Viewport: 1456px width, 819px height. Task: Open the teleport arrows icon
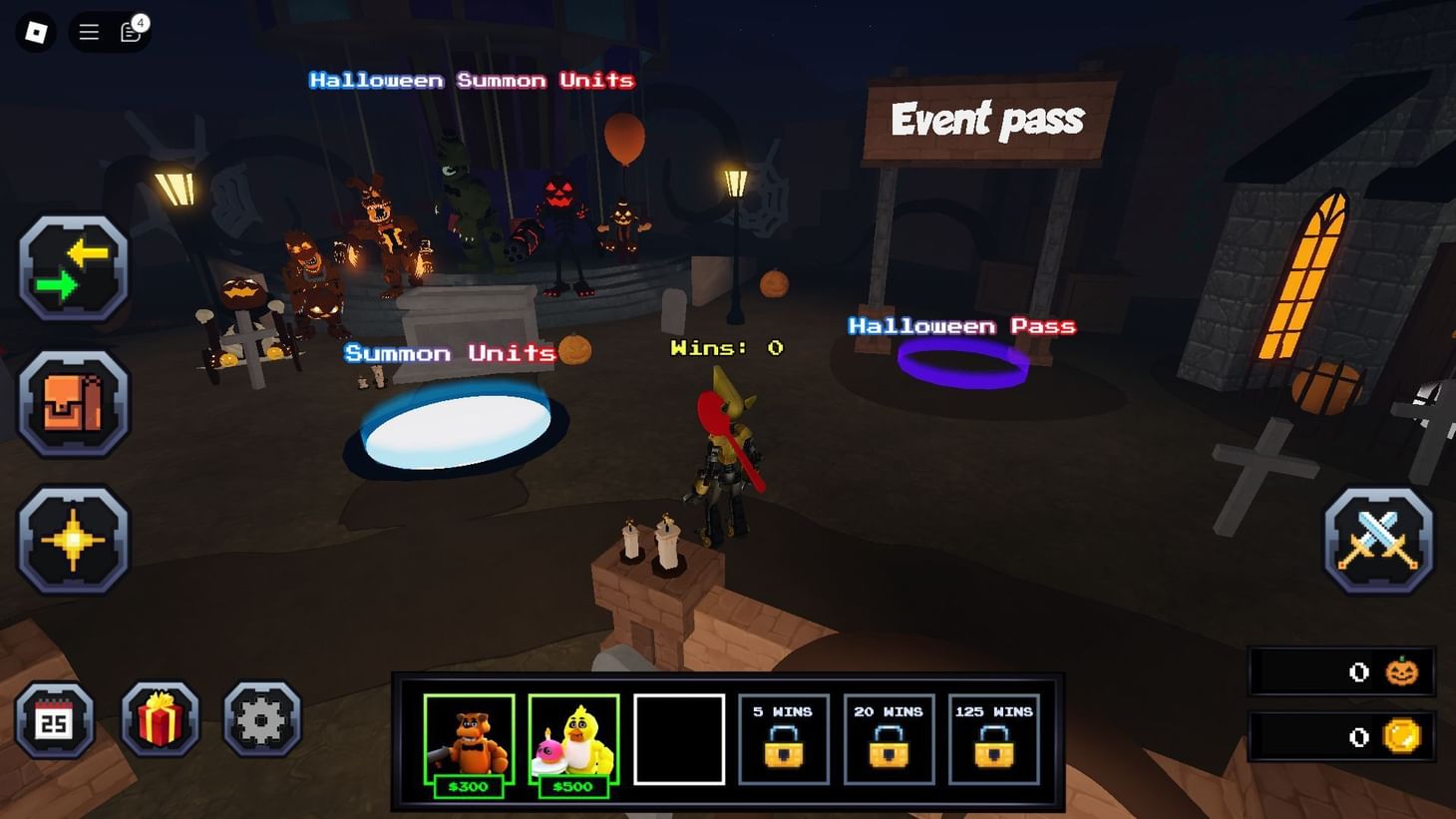74,266
